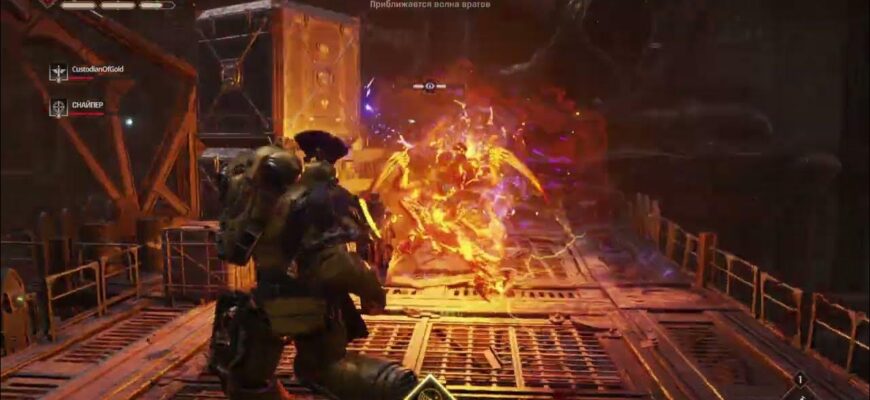Screen dimensions: 870x400
Task: Click the enemy target marker icon
Action: tap(430, 87)
